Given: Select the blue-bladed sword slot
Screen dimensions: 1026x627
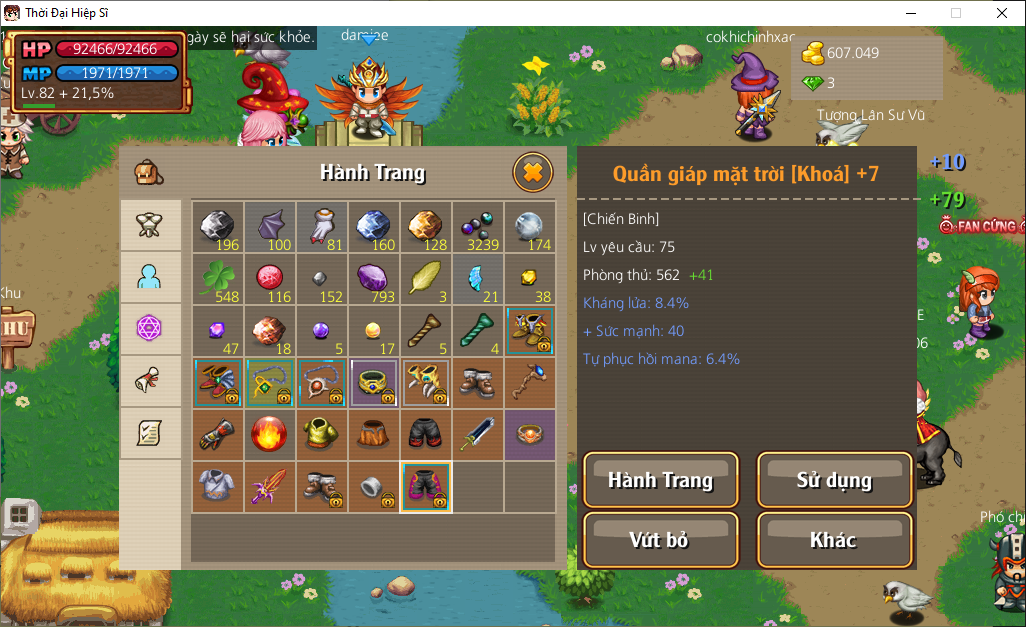Looking at the screenshot, I should 477,435.
